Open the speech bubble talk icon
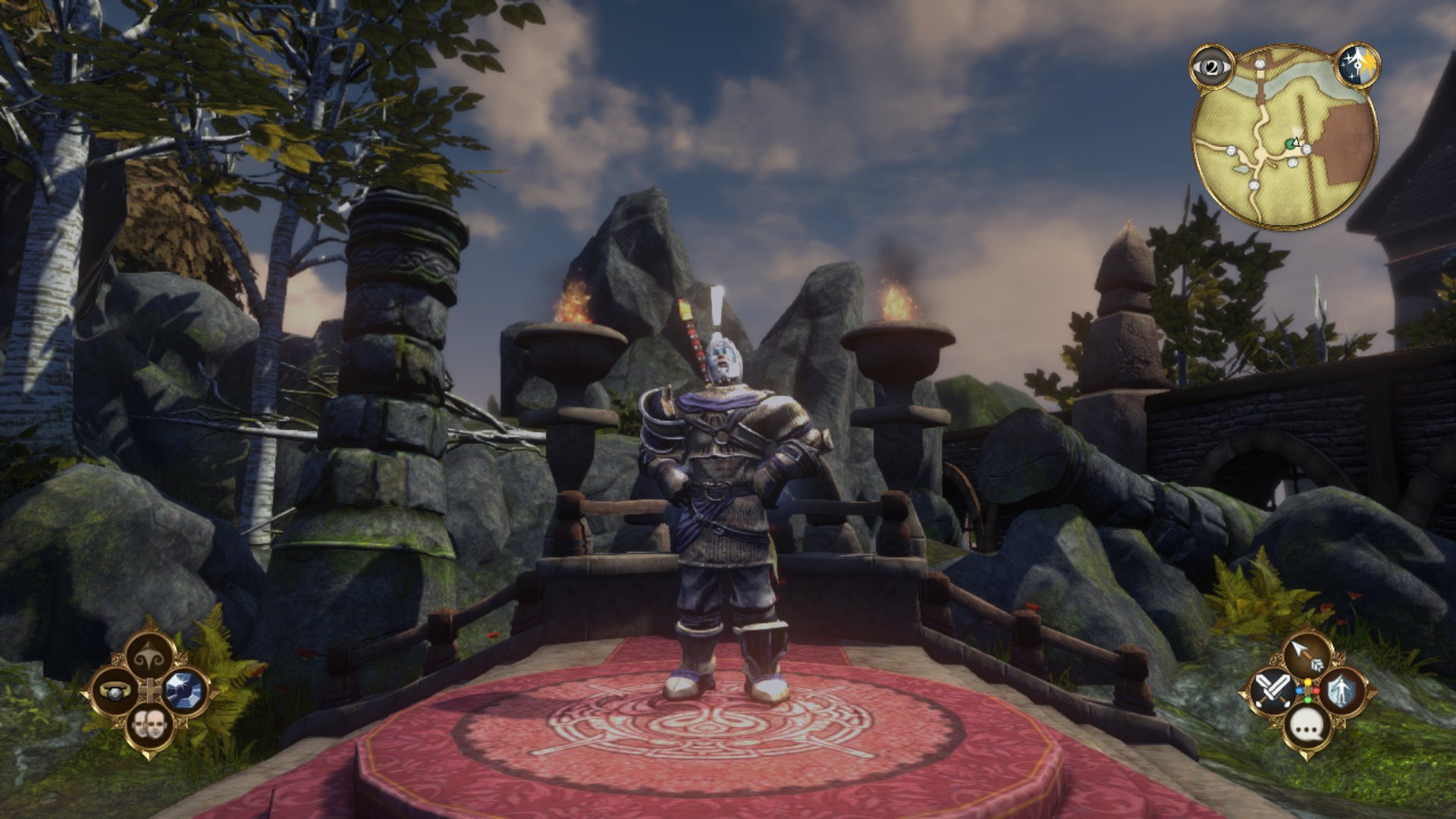1456x819 pixels. click(x=1307, y=726)
